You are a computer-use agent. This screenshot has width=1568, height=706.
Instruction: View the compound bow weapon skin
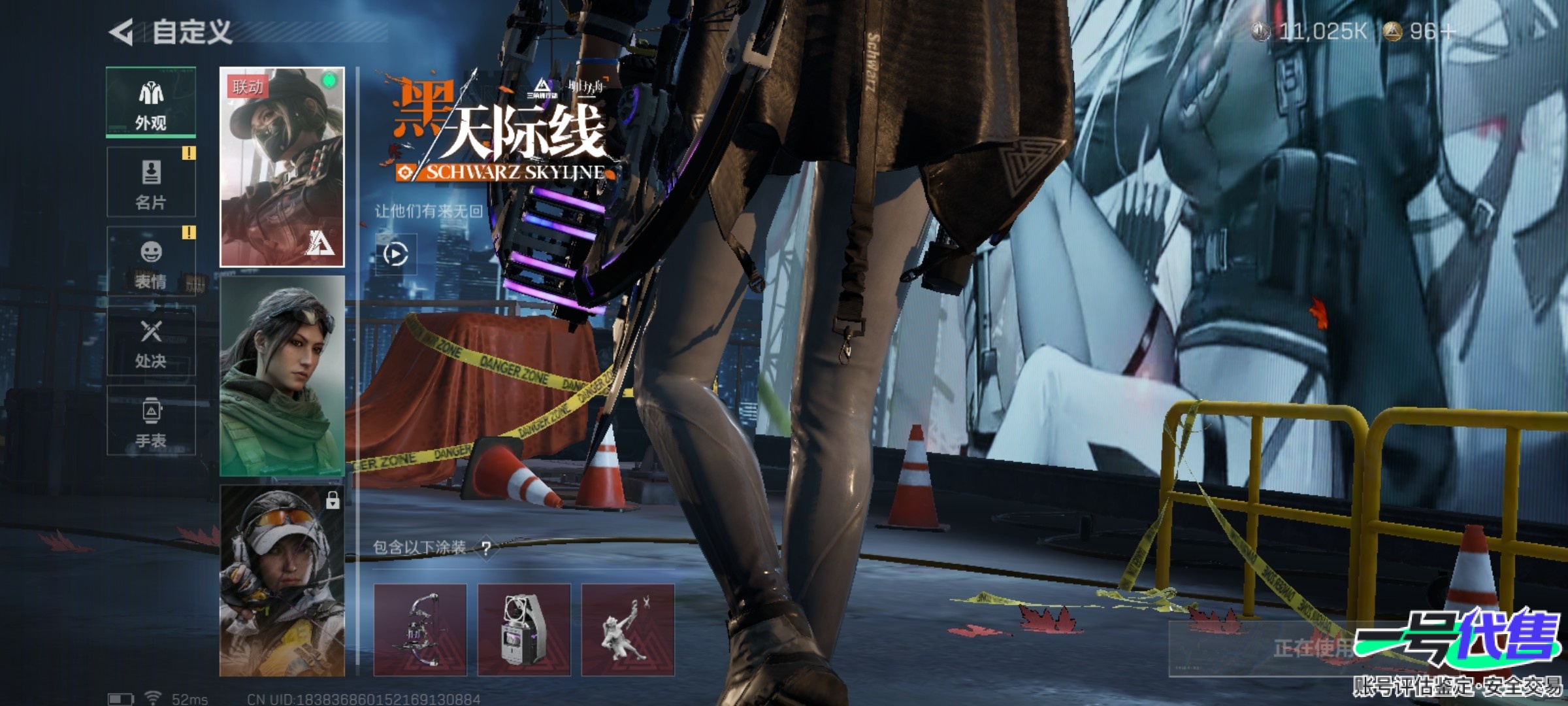click(420, 630)
